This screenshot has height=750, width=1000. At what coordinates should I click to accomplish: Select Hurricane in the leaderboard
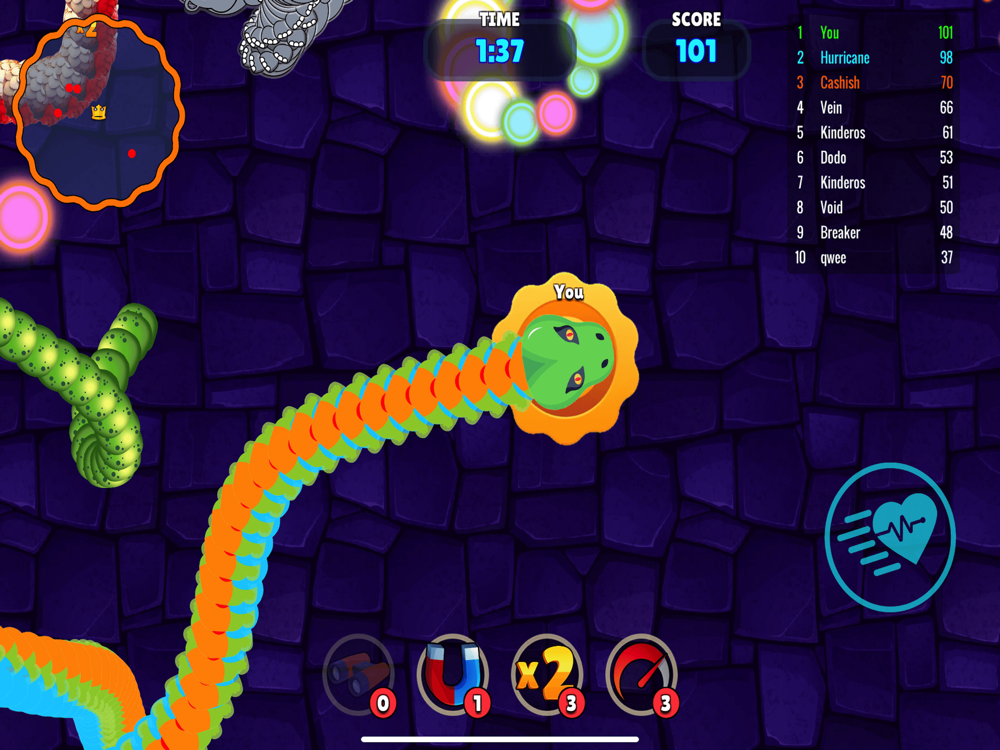click(x=874, y=58)
